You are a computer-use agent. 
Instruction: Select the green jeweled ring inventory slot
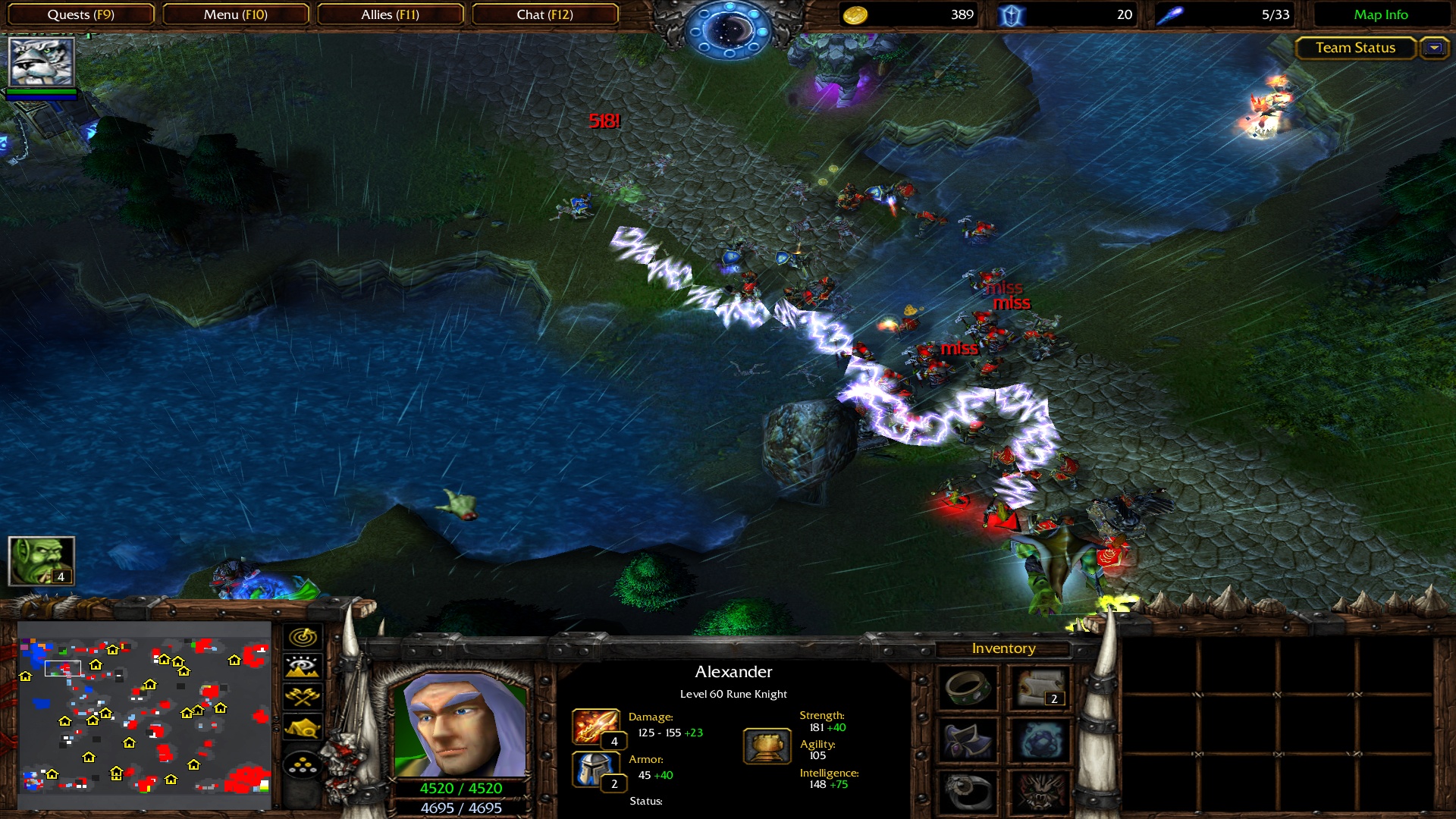[968, 688]
